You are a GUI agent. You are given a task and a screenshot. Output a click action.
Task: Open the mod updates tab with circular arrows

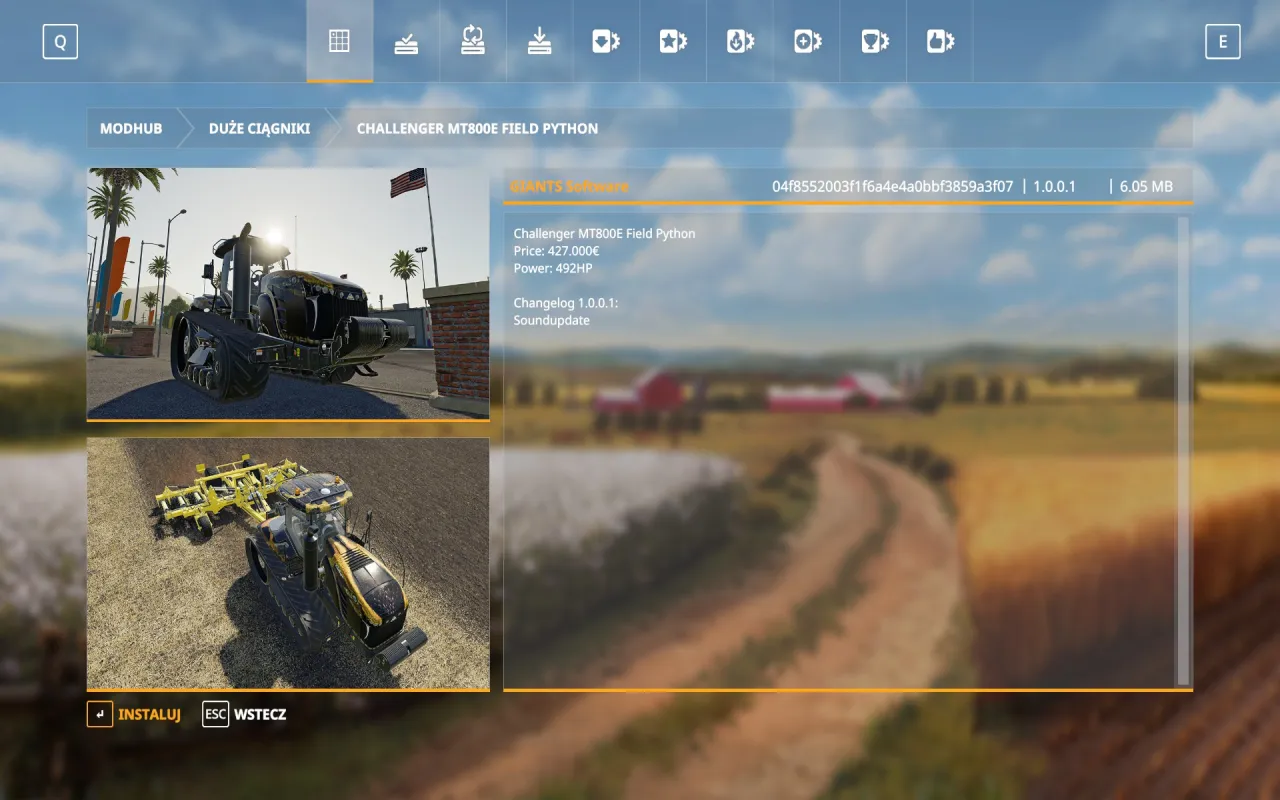click(473, 41)
